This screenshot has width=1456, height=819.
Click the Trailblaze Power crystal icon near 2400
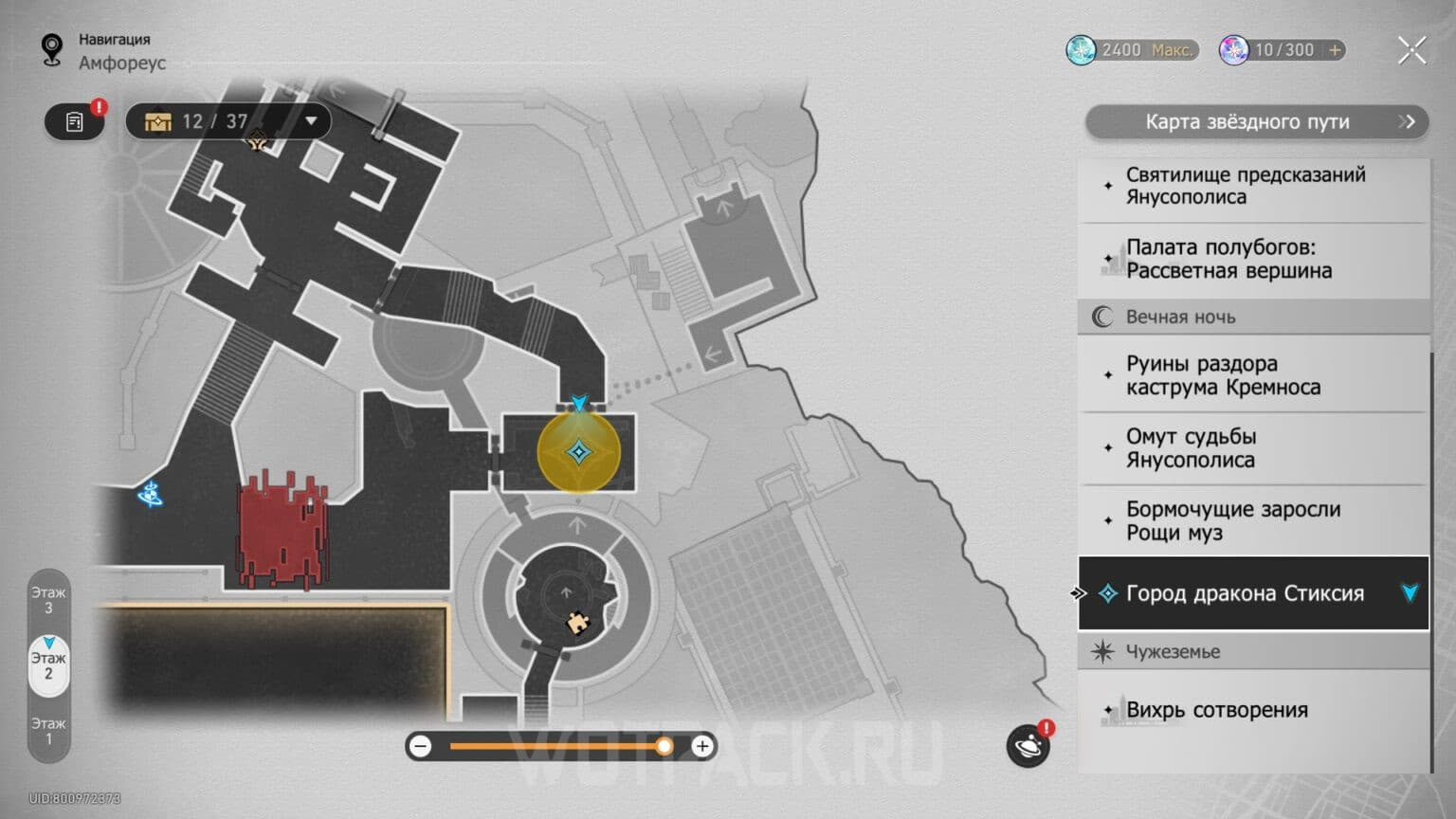tap(1081, 48)
